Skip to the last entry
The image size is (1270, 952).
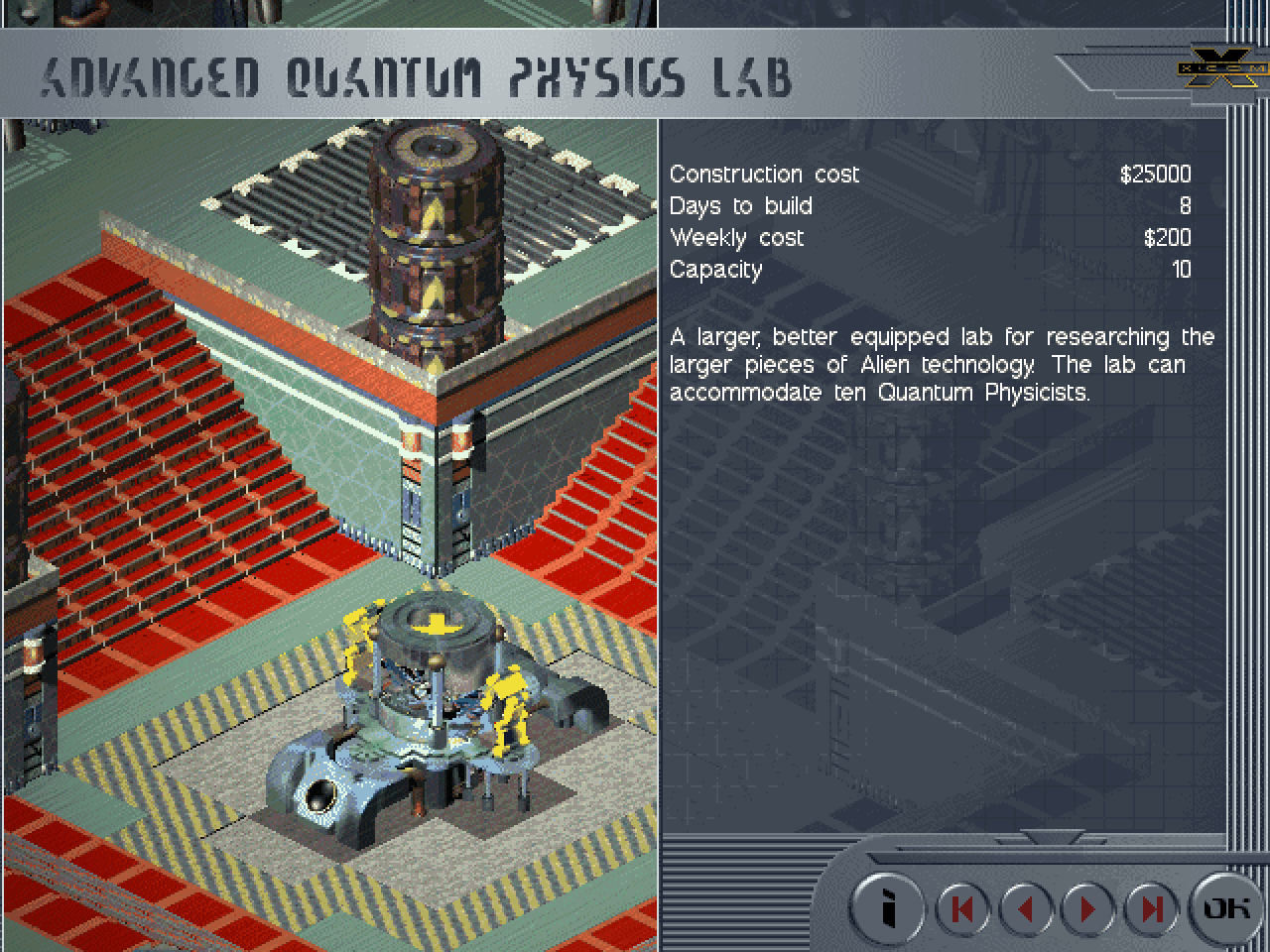coord(1151,908)
